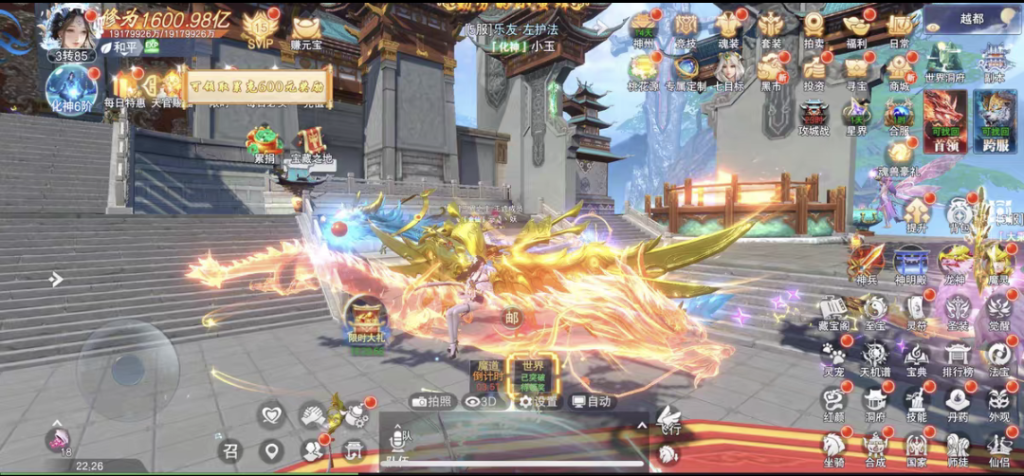Open the 福利 welfare rewards
This screenshot has height=476, width=1024.
tap(856, 26)
